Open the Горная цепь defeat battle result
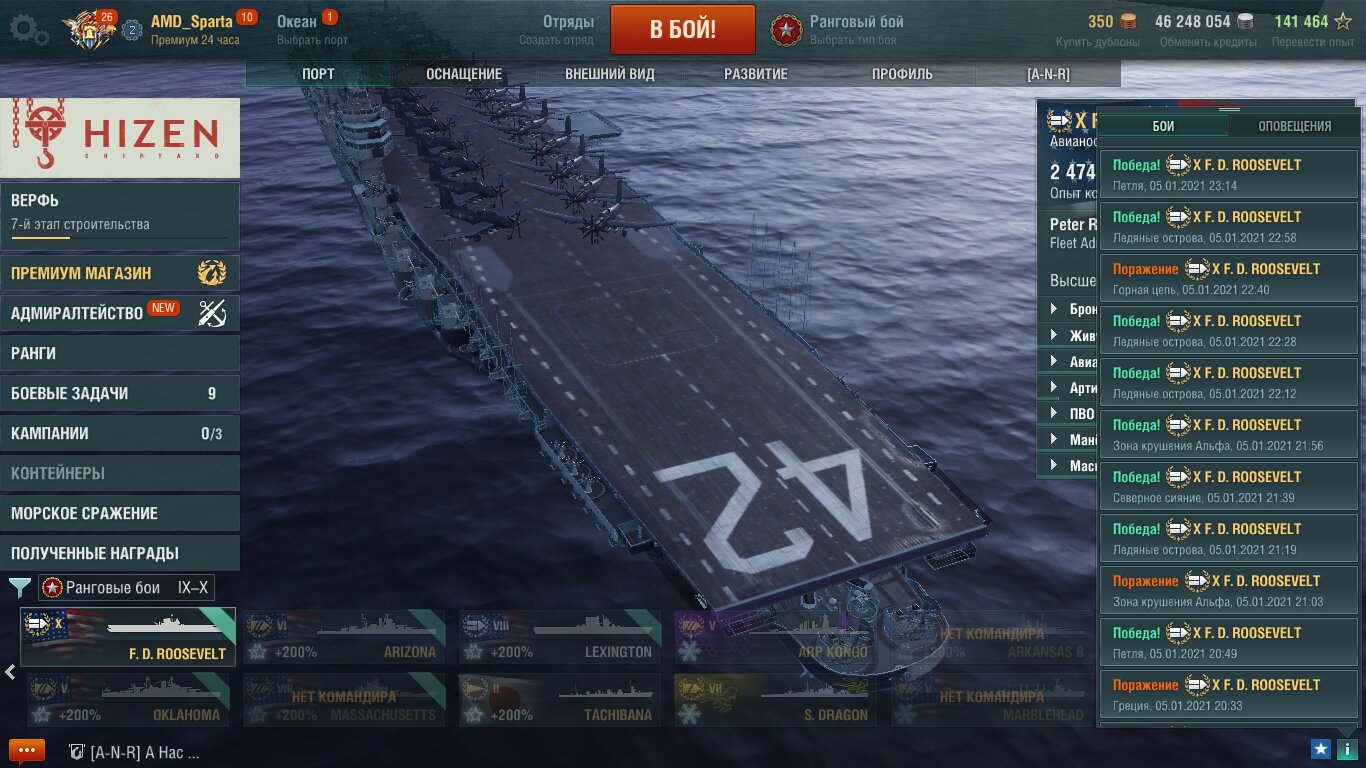This screenshot has width=1366, height=768. pos(1229,278)
